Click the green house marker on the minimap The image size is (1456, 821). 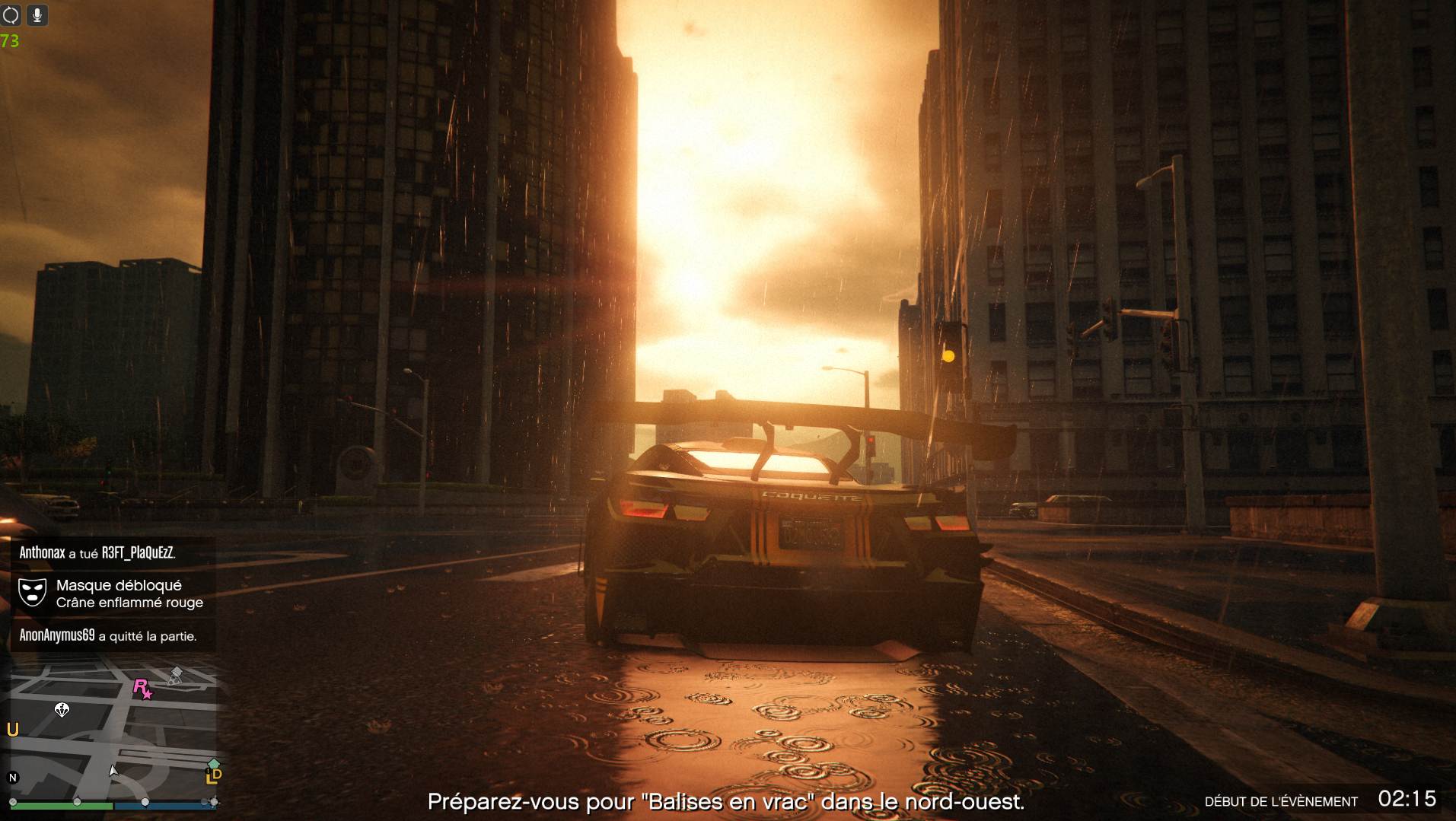coord(214,763)
